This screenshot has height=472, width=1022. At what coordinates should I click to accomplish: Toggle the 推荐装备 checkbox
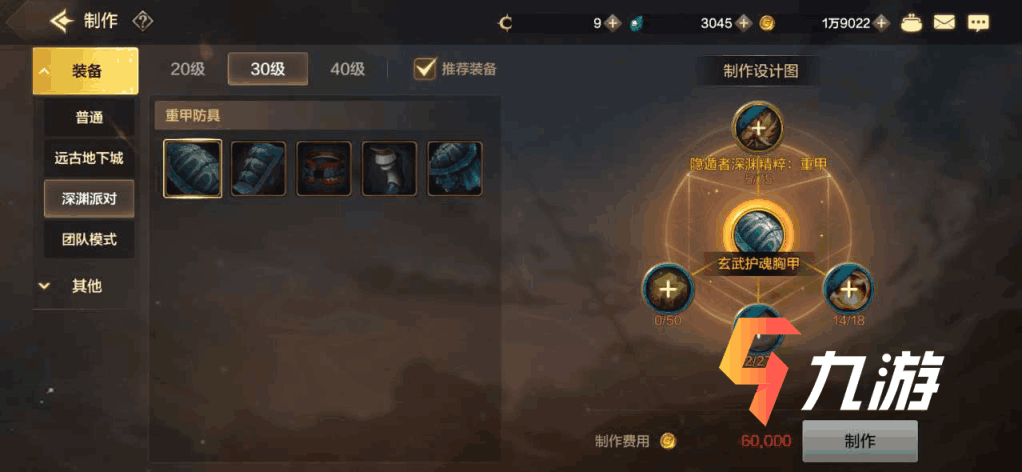425,69
